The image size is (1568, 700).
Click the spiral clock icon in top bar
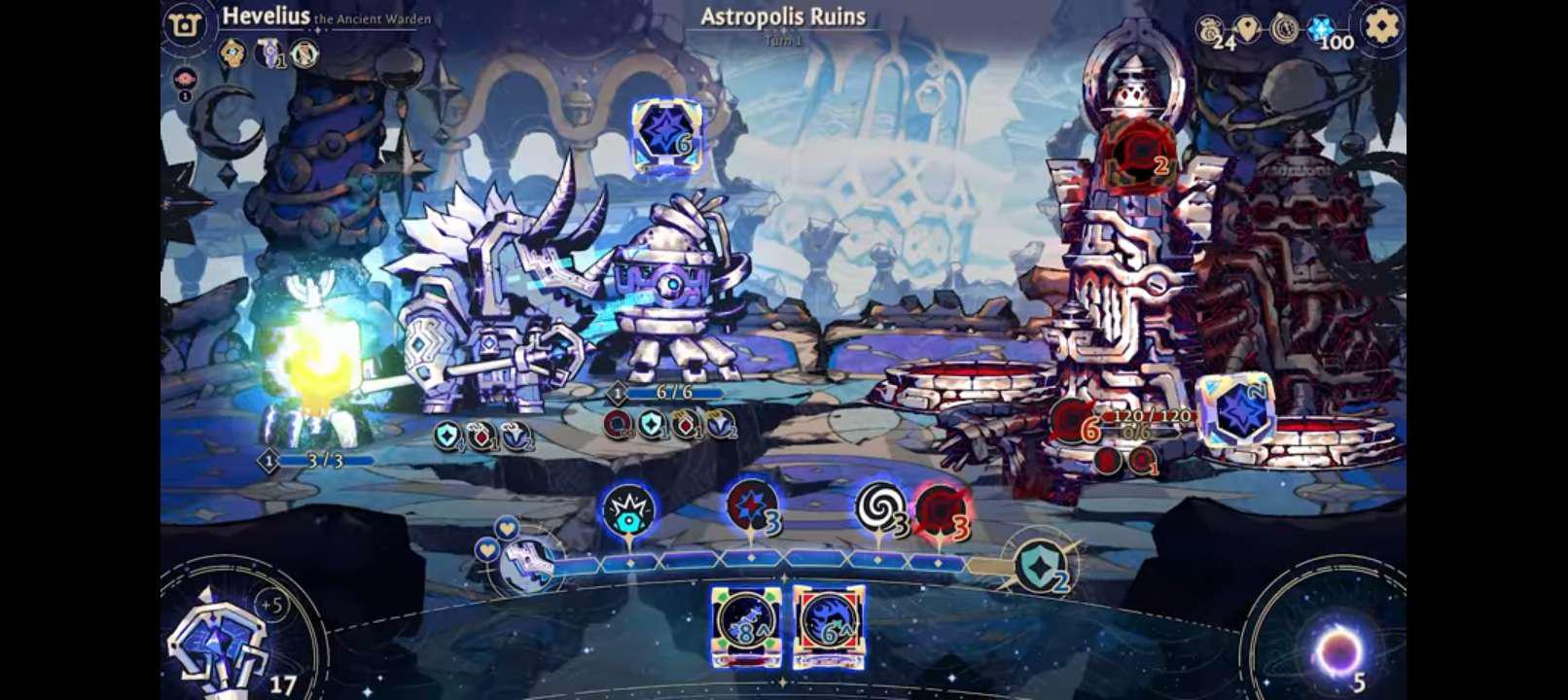click(x=1284, y=29)
